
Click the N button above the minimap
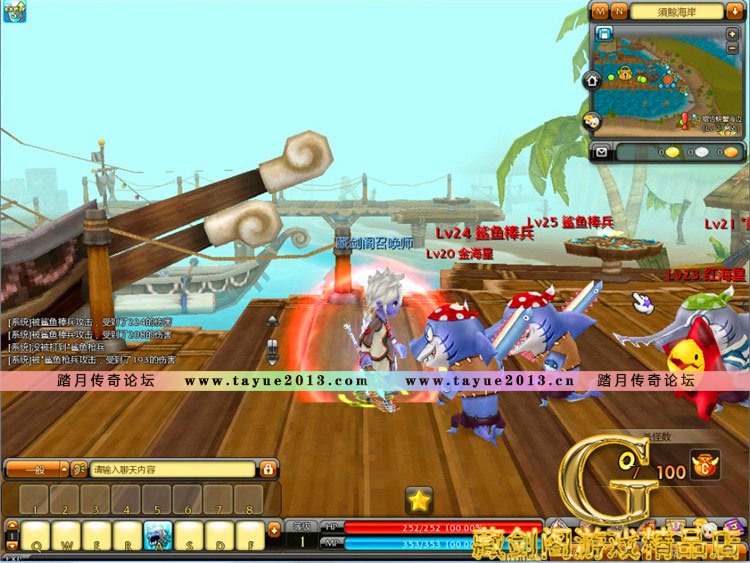[619, 11]
